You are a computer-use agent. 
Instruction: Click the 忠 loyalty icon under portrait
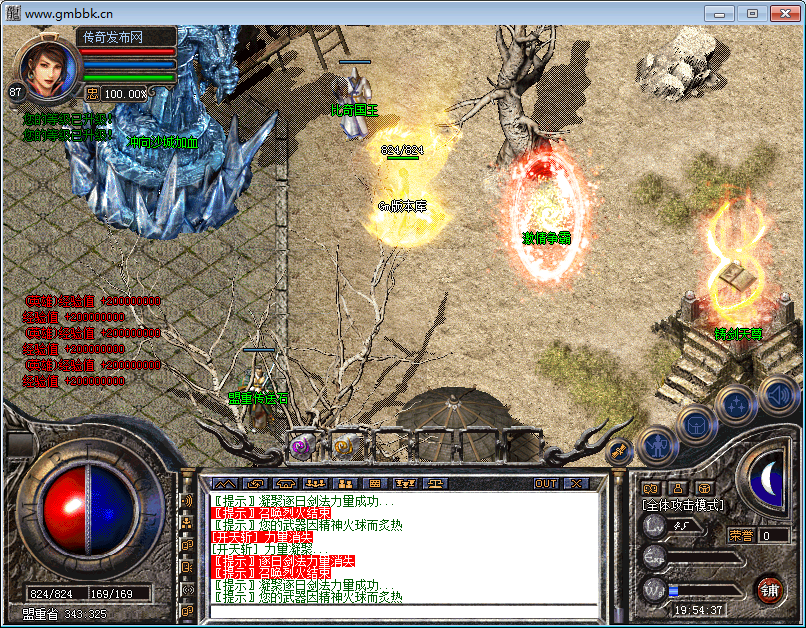click(x=92, y=93)
